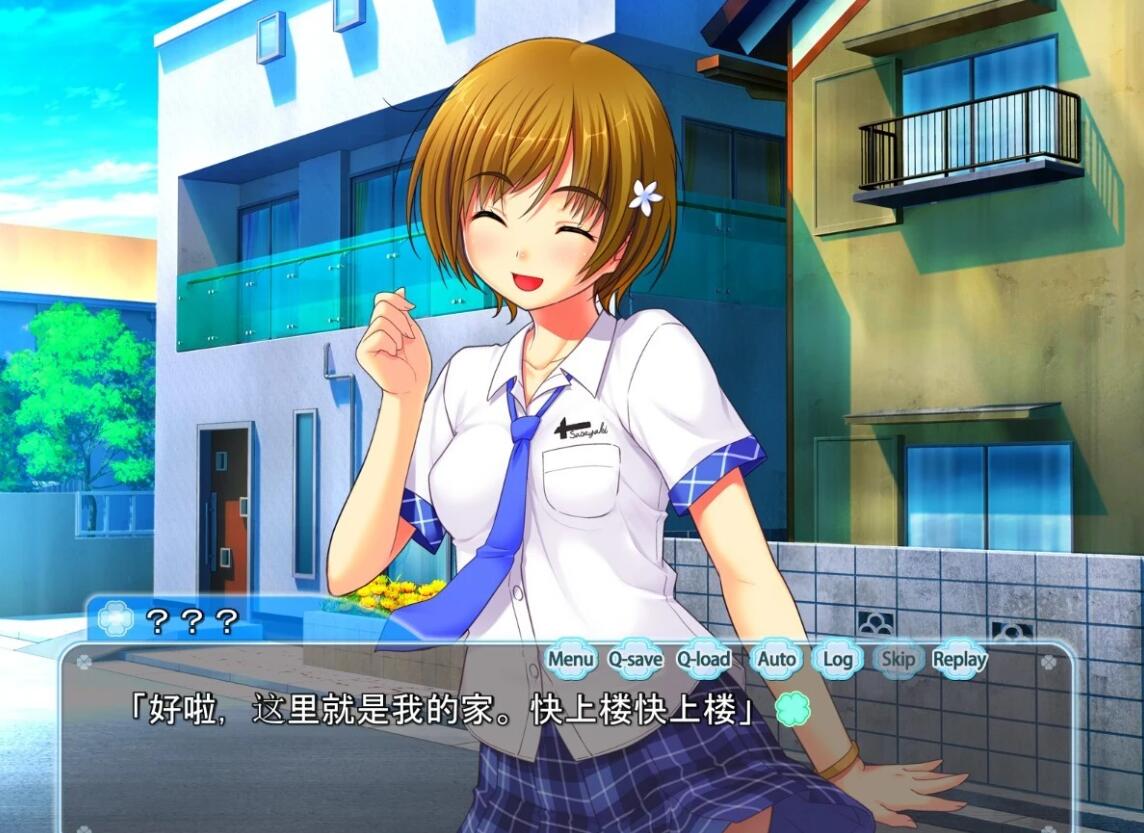Screen dimensions: 1144x833
Task: Open the Menu button
Action: (571, 659)
